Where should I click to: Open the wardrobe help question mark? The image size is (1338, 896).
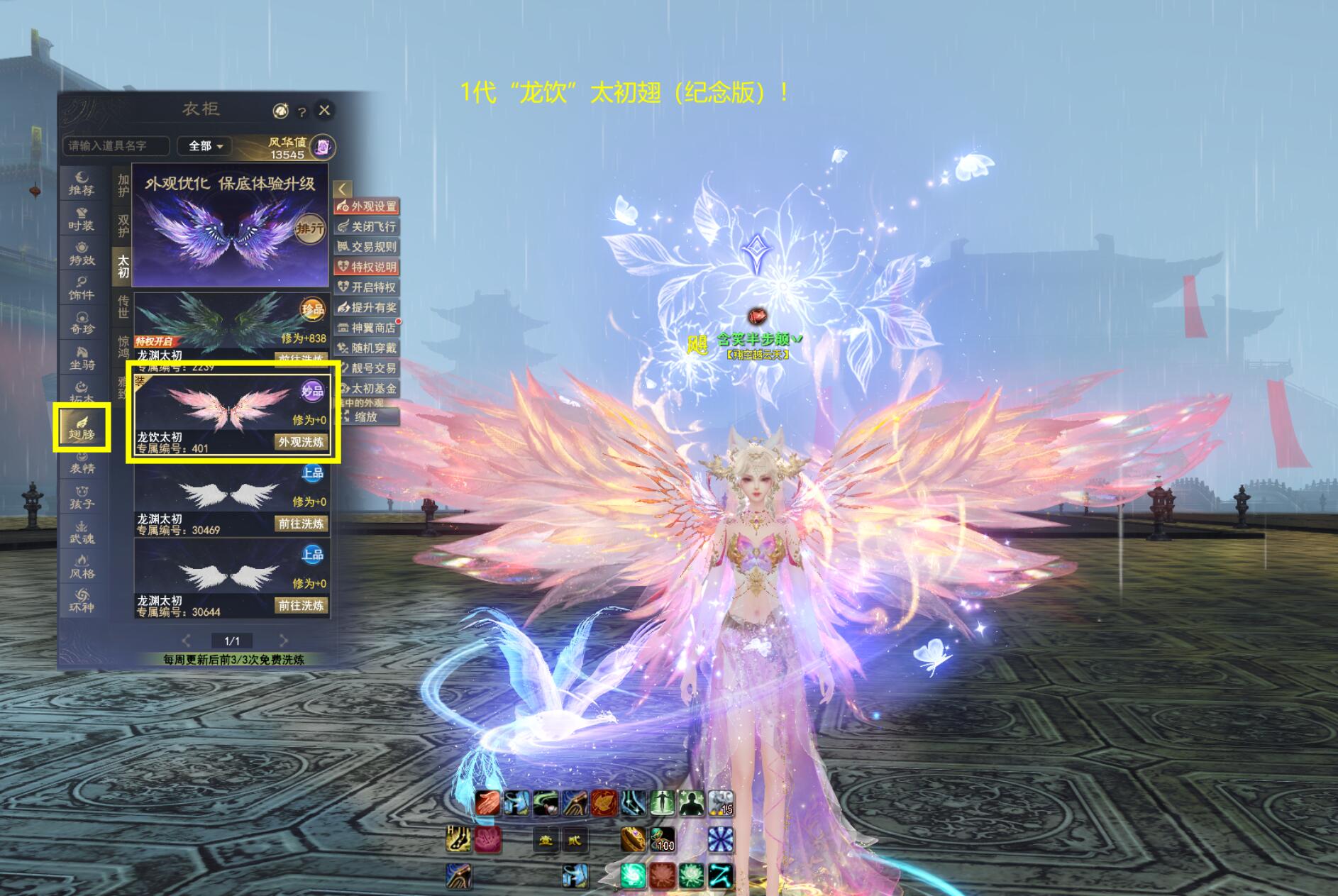(302, 112)
